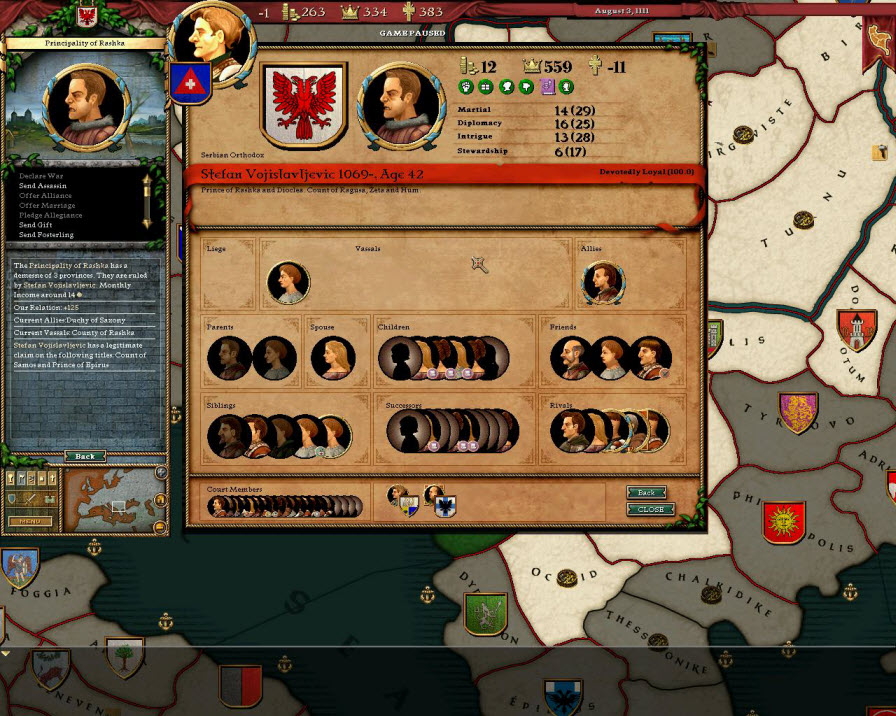The image size is (896, 716).
Task: Open the first portrait in the Friends box
Action: (572, 358)
